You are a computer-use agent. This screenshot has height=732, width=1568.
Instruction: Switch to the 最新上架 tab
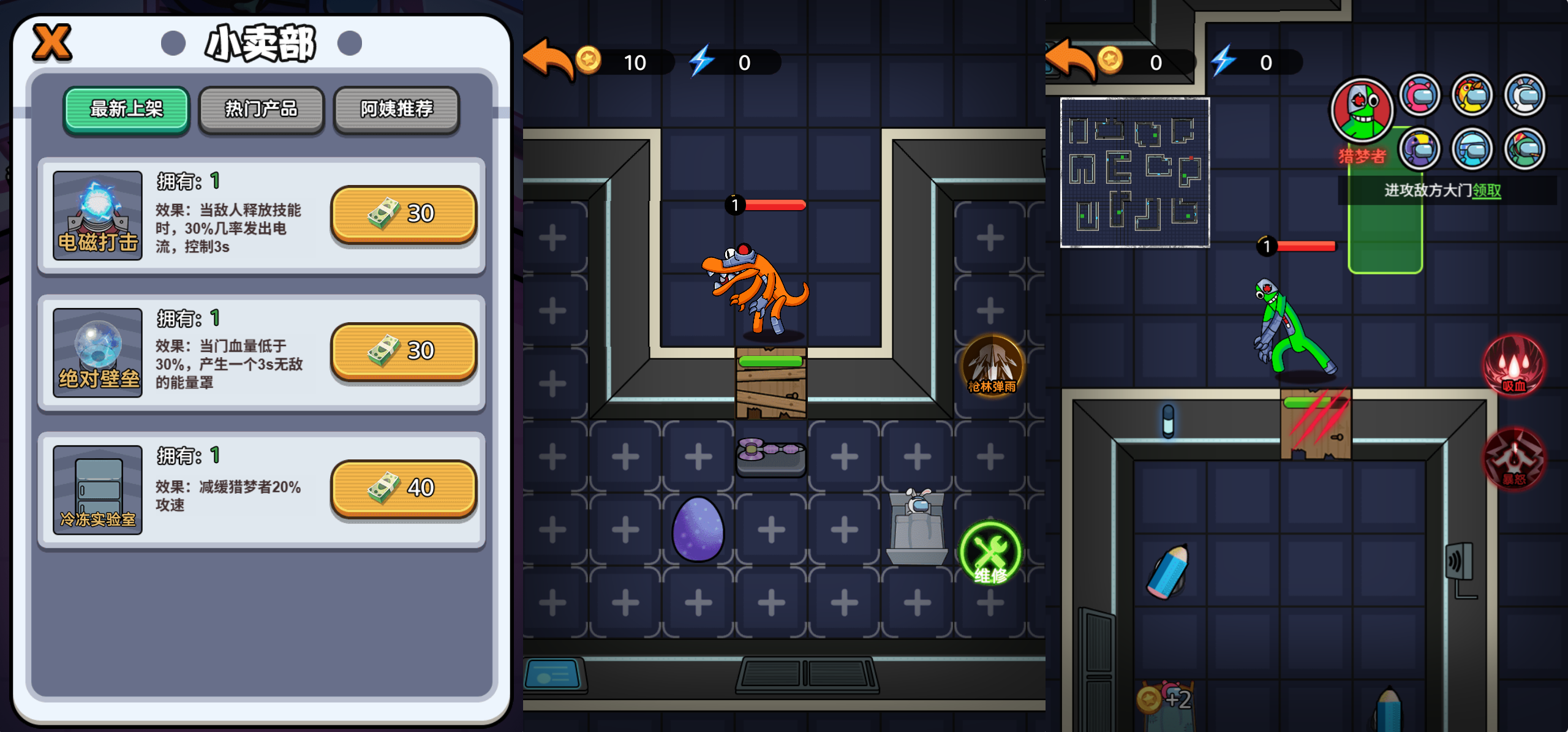[126, 109]
